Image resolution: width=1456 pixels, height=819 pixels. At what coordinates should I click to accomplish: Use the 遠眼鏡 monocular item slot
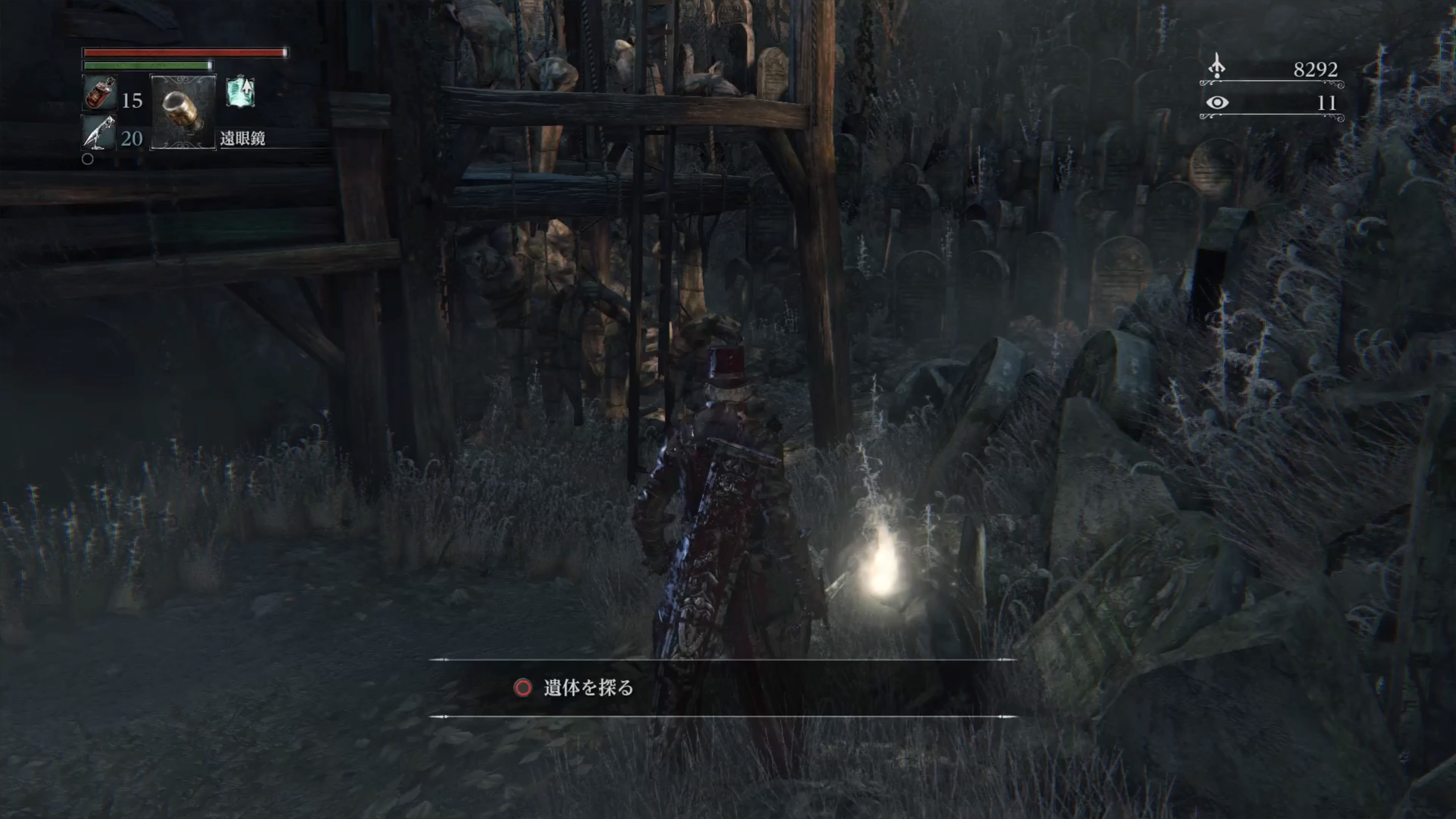point(182,112)
